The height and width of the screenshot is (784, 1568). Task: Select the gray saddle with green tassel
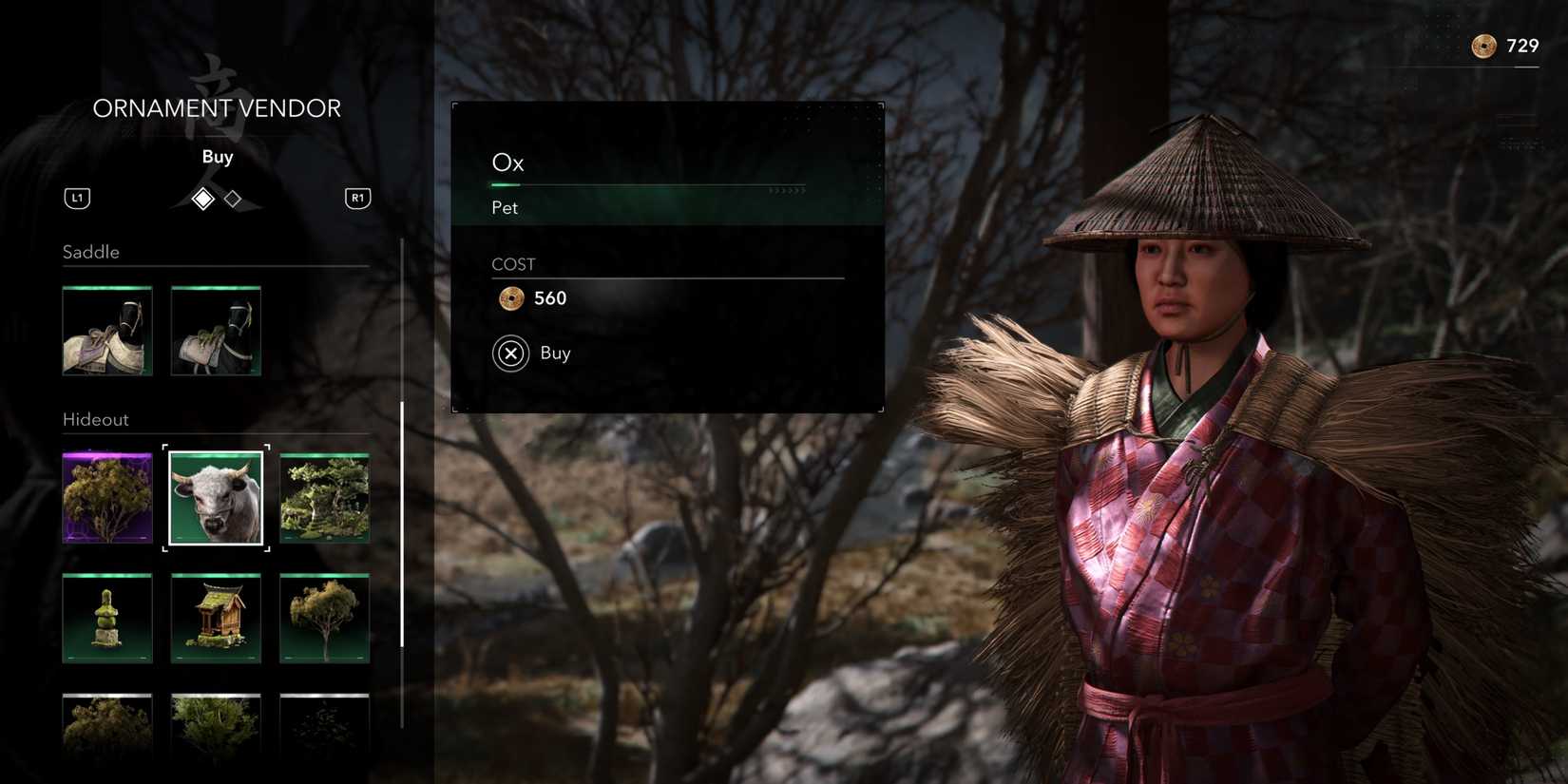coord(216,331)
